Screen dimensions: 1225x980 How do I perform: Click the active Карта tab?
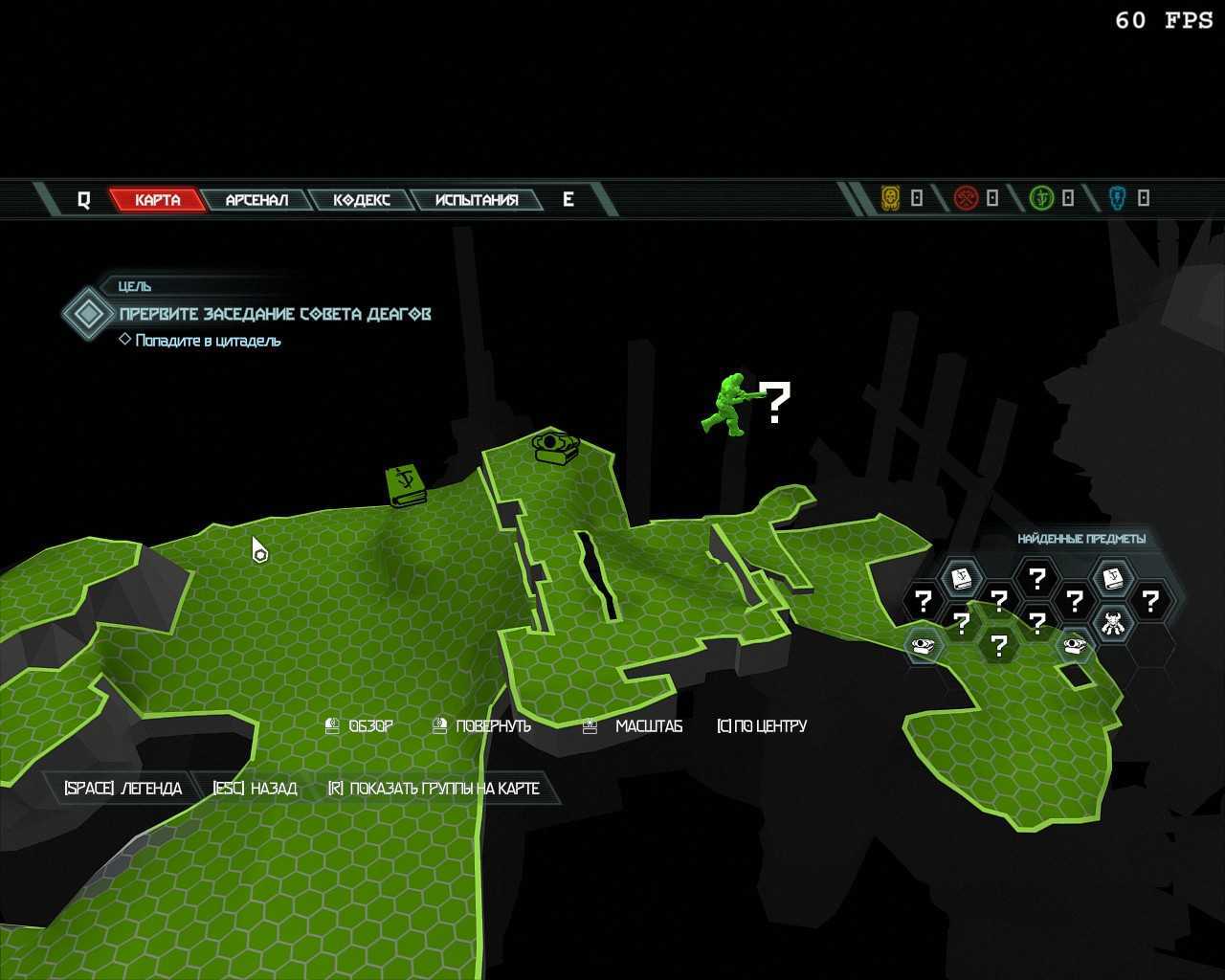[x=157, y=200]
